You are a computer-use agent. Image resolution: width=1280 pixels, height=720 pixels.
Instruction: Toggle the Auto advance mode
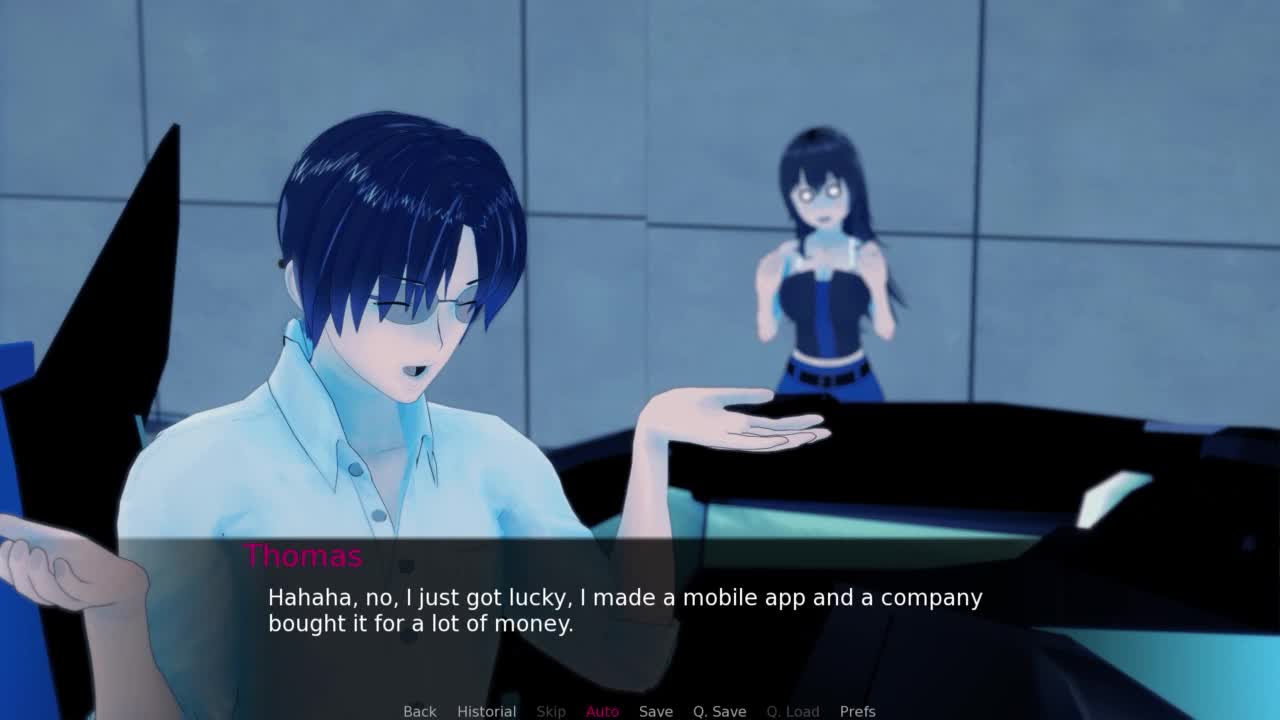pyautogui.click(x=602, y=711)
